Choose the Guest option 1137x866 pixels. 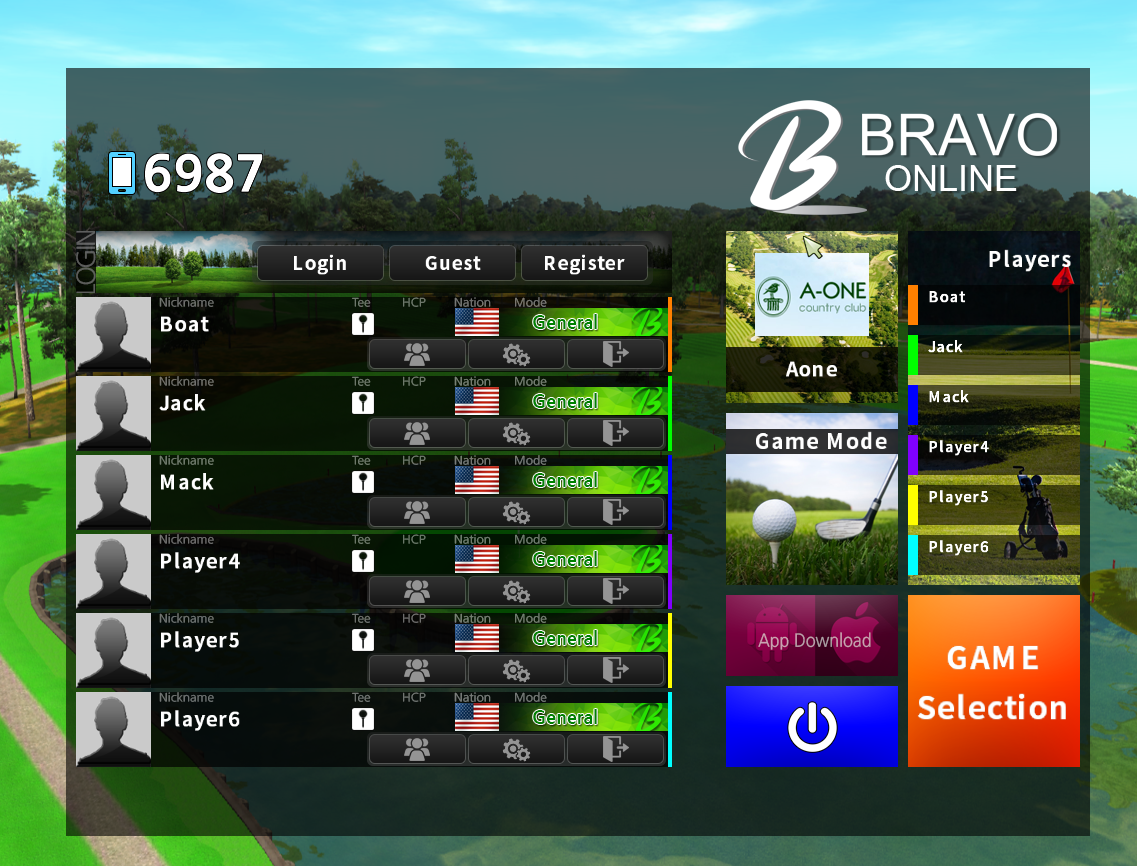pos(452,263)
